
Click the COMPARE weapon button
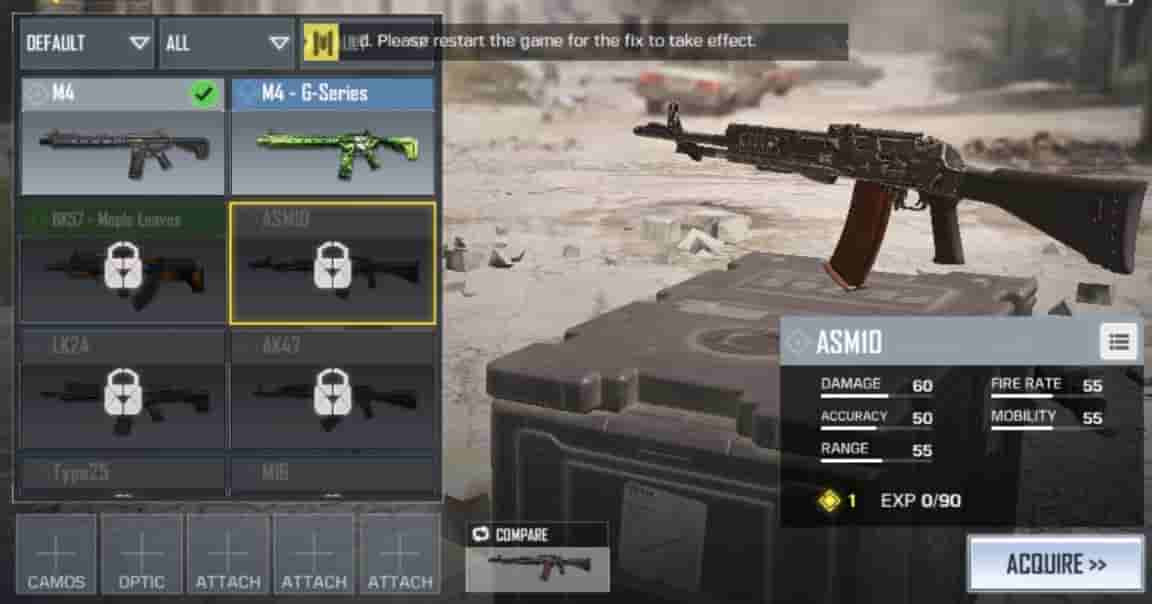coord(538,557)
